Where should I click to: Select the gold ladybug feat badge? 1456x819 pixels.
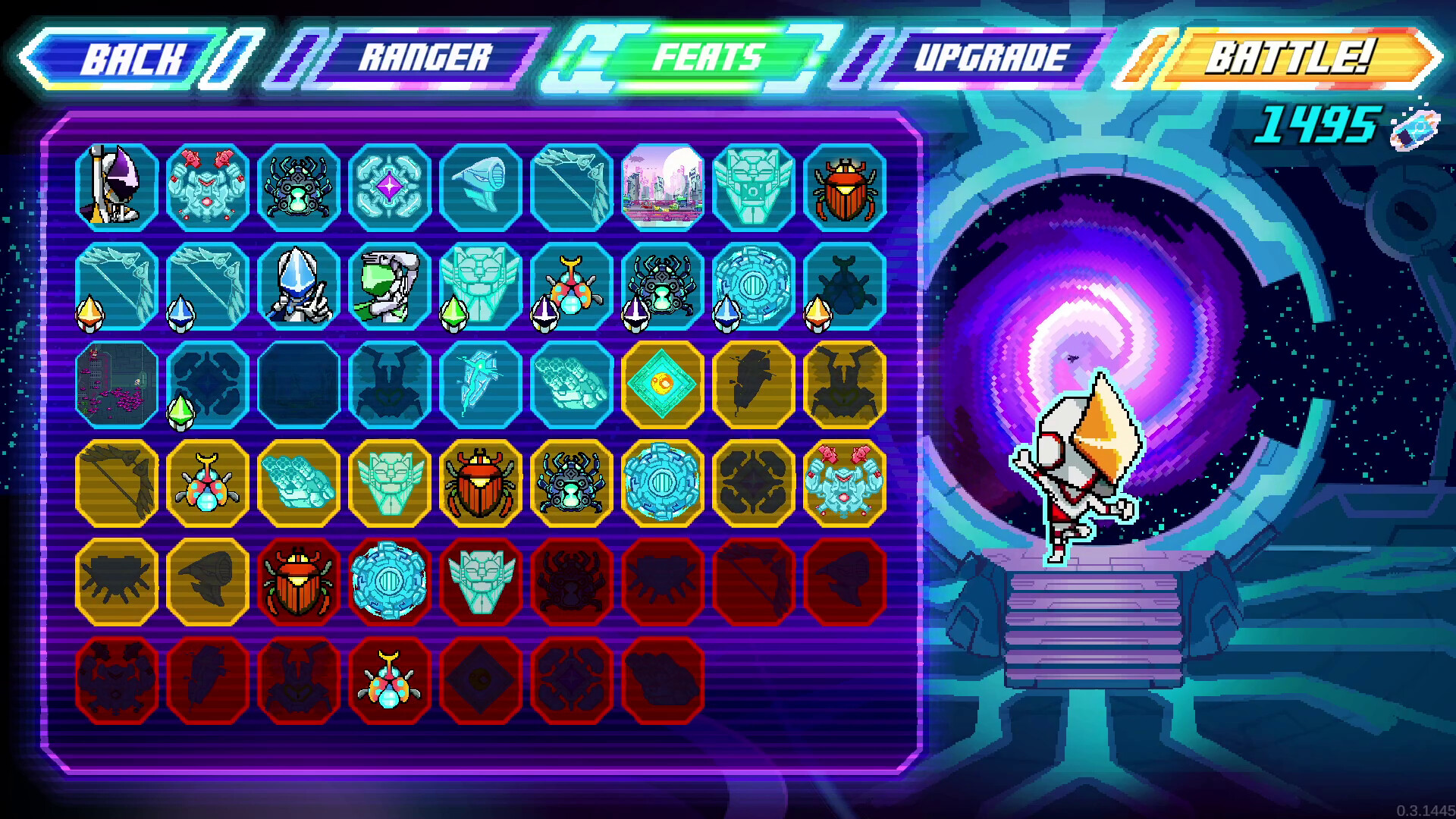point(209,485)
